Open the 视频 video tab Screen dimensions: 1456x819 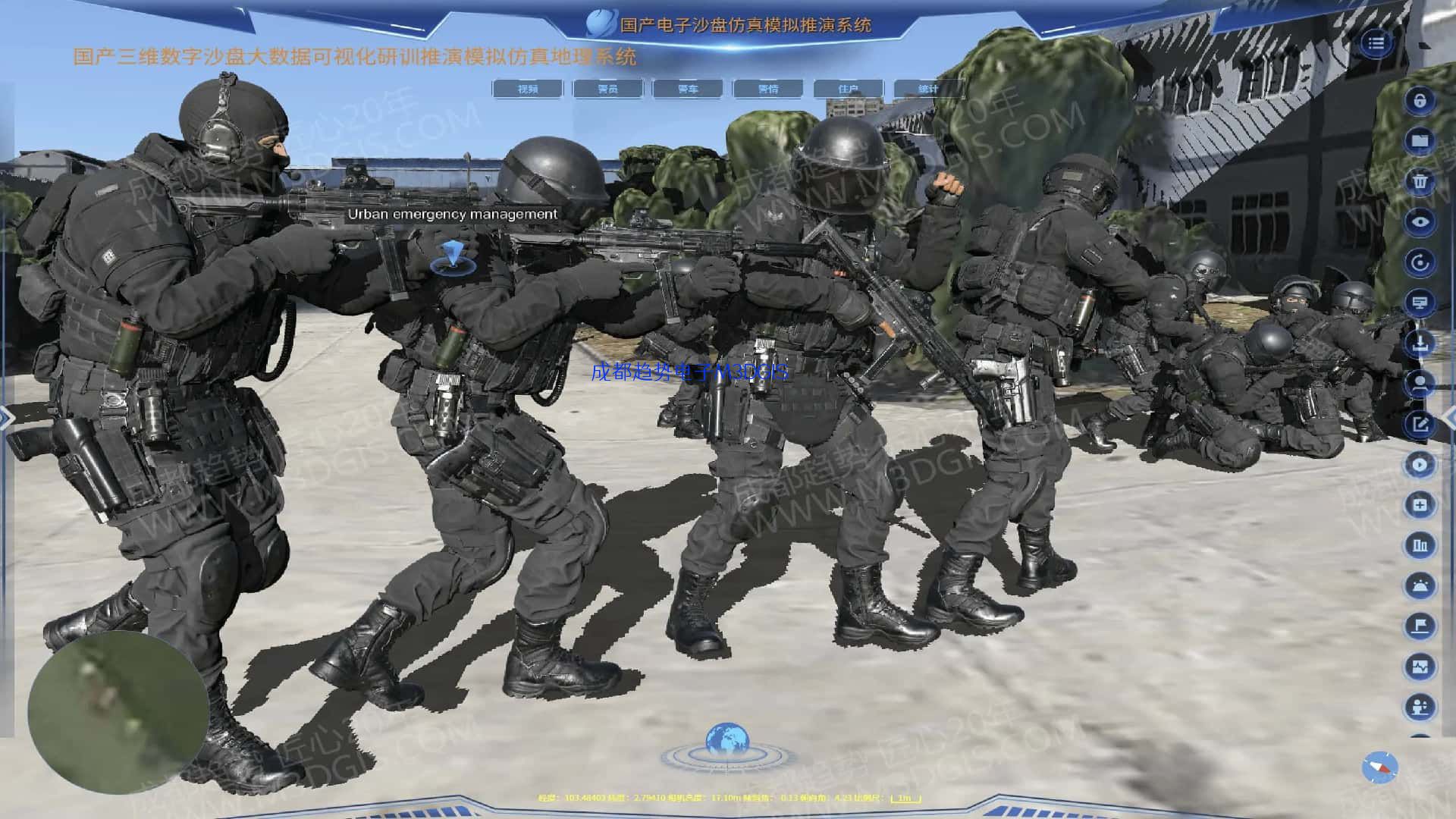tap(528, 89)
